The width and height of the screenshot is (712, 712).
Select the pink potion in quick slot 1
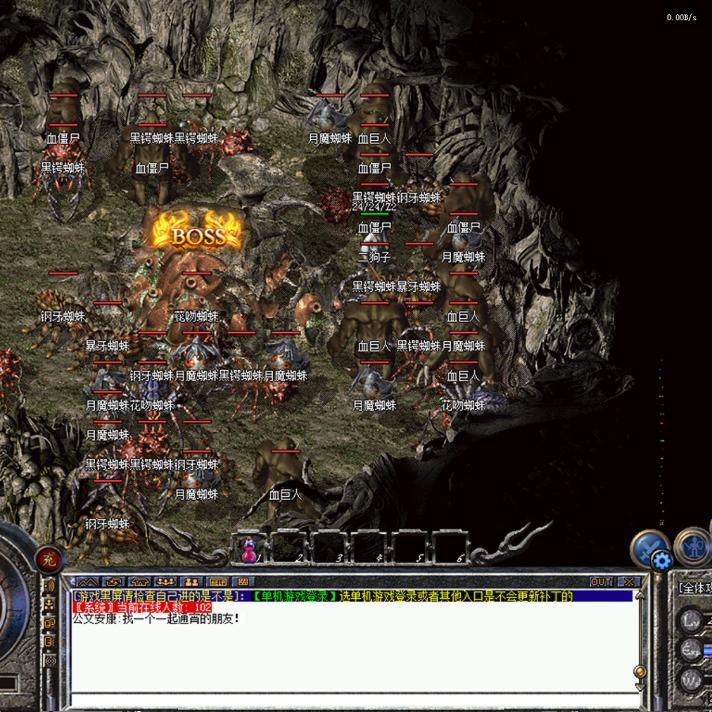tap(250, 549)
